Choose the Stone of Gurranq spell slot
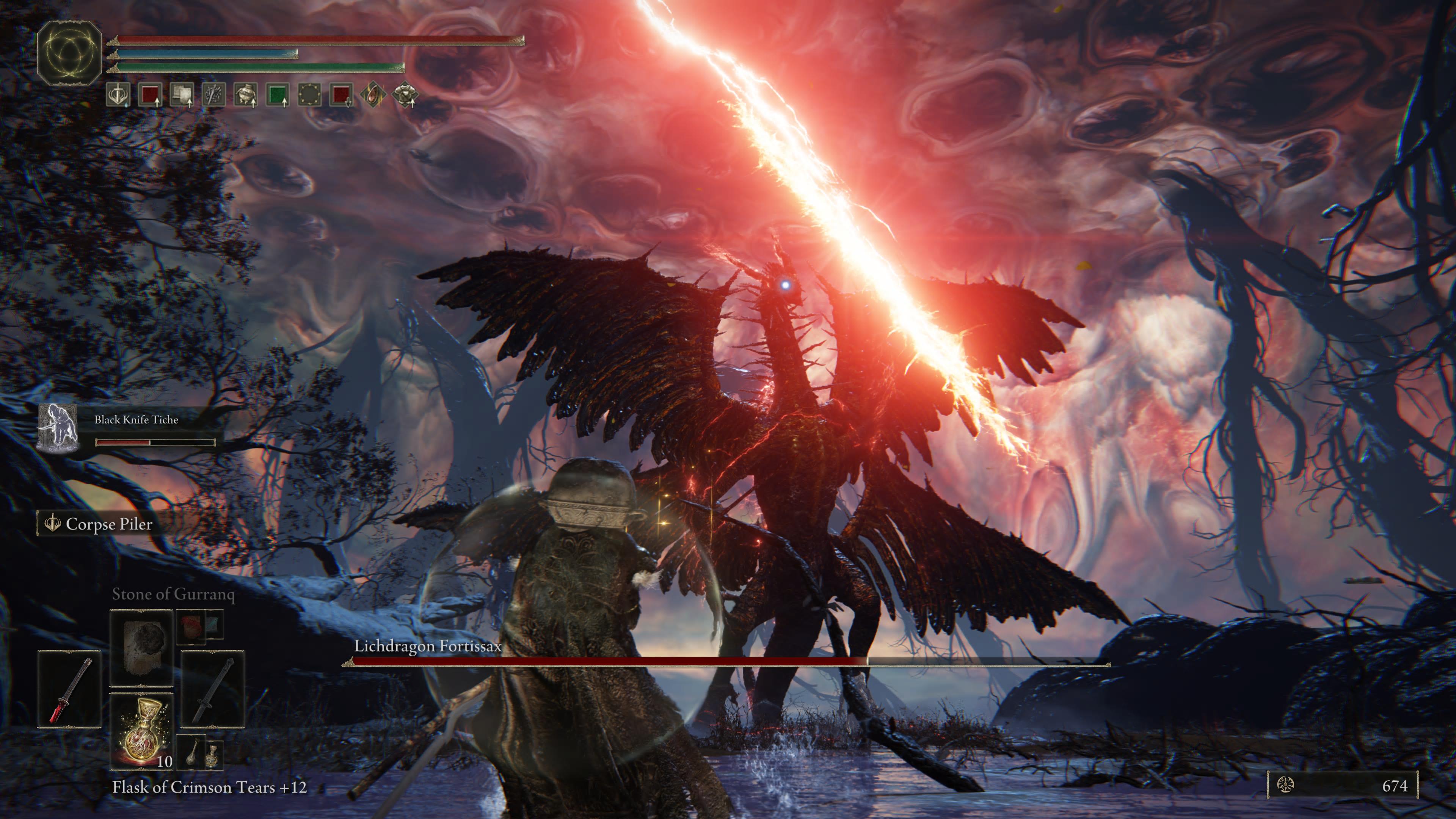The image size is (1456, 819). point(141,648)
